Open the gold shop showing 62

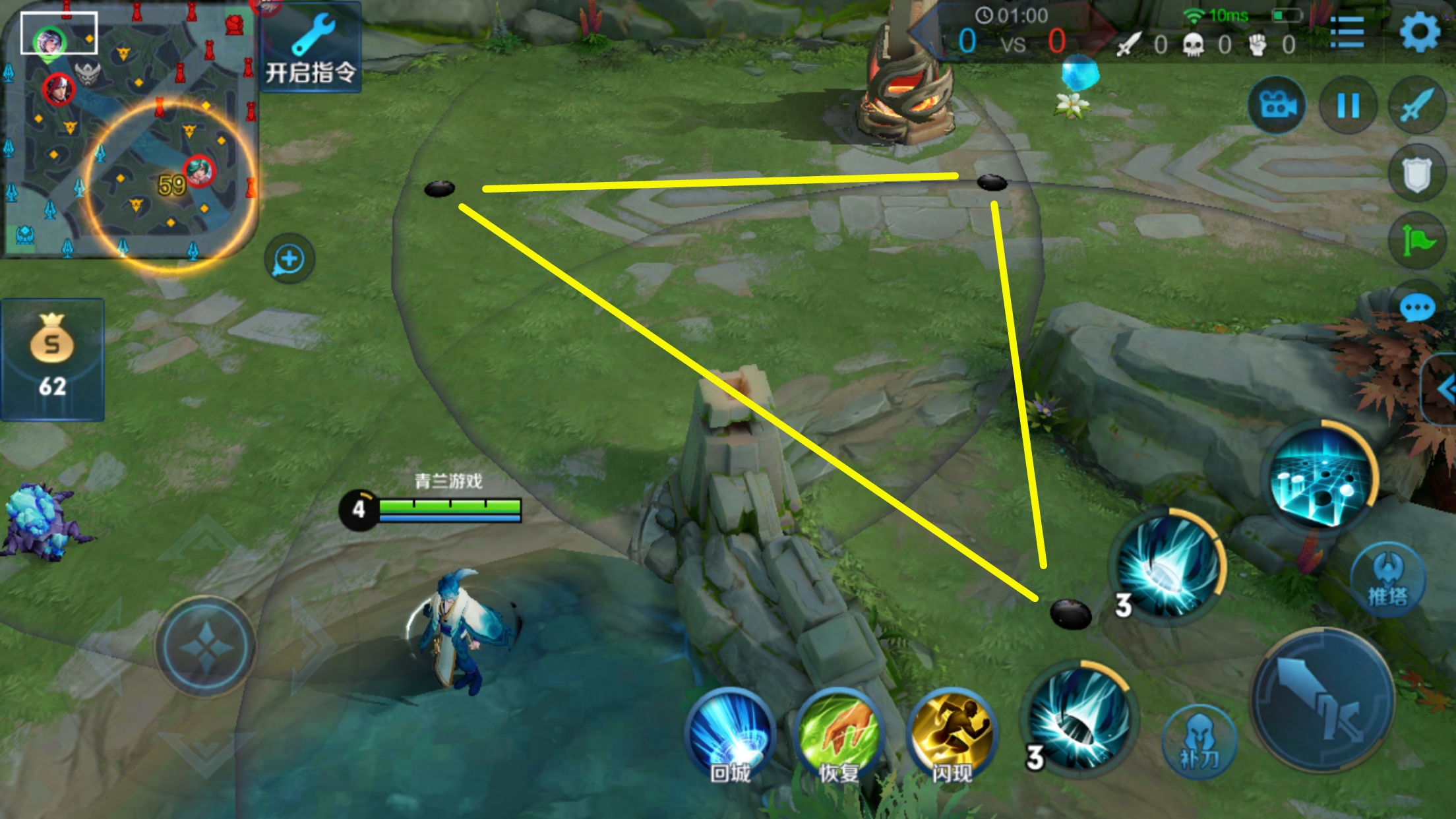coord(52,359)
